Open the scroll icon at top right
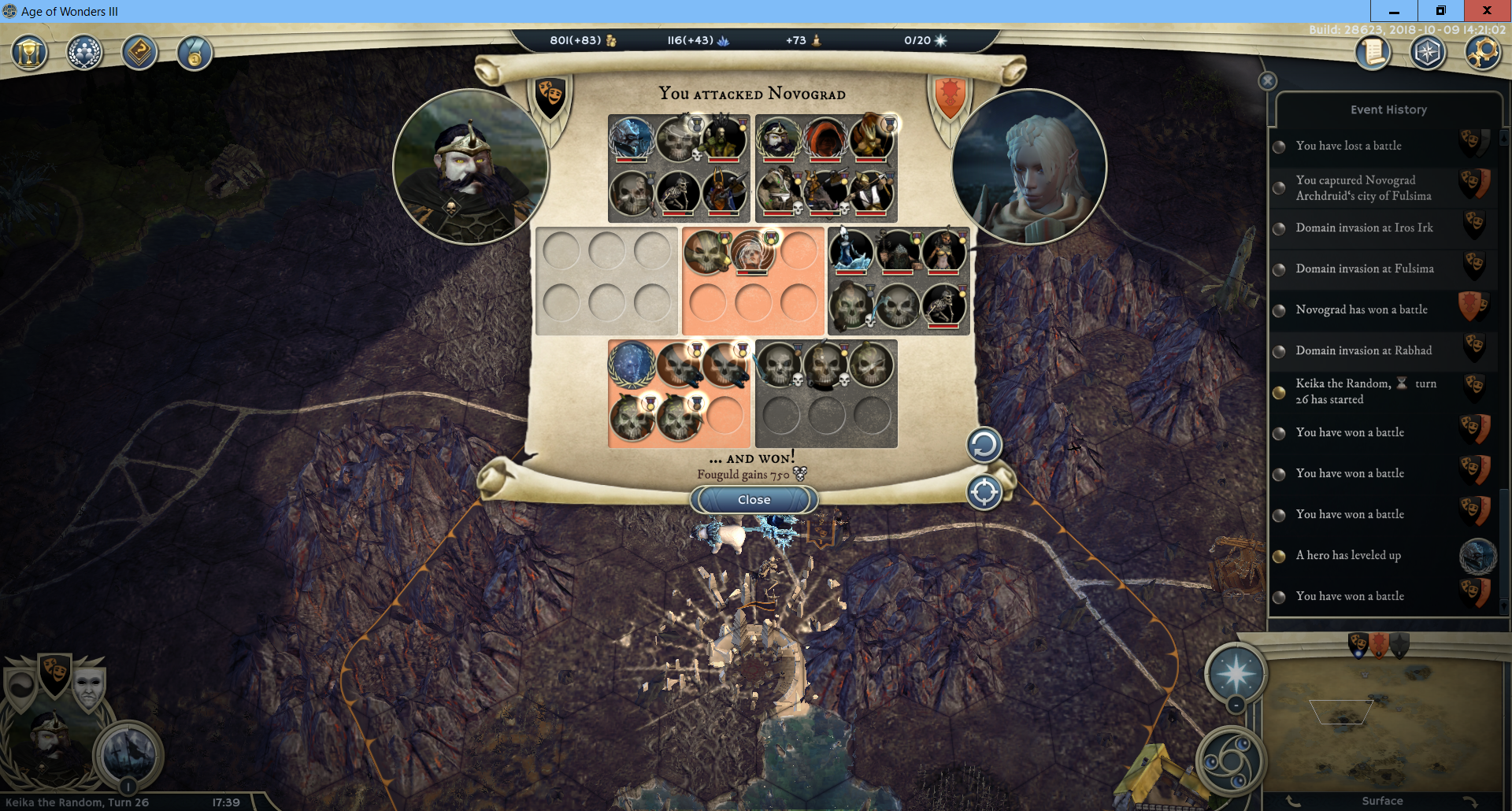1512x811 pixels. point(1373,54)
